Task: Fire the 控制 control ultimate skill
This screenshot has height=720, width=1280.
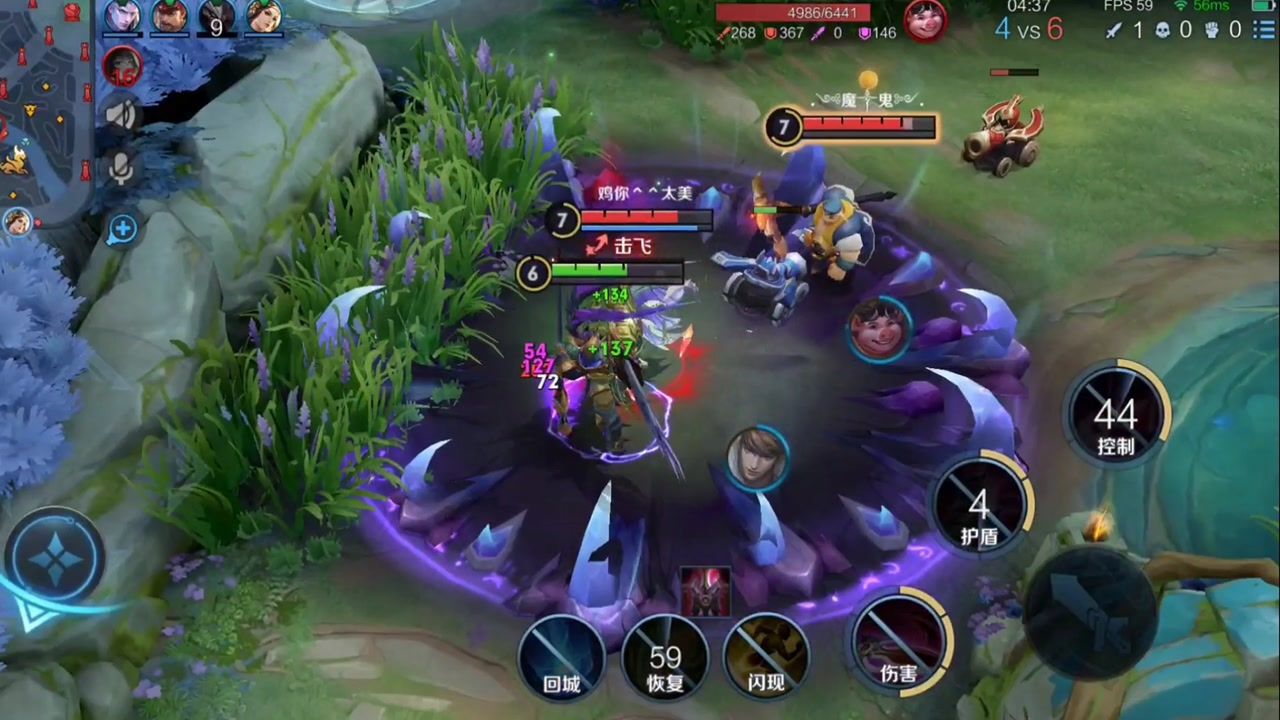Action: click(1116, 414)
